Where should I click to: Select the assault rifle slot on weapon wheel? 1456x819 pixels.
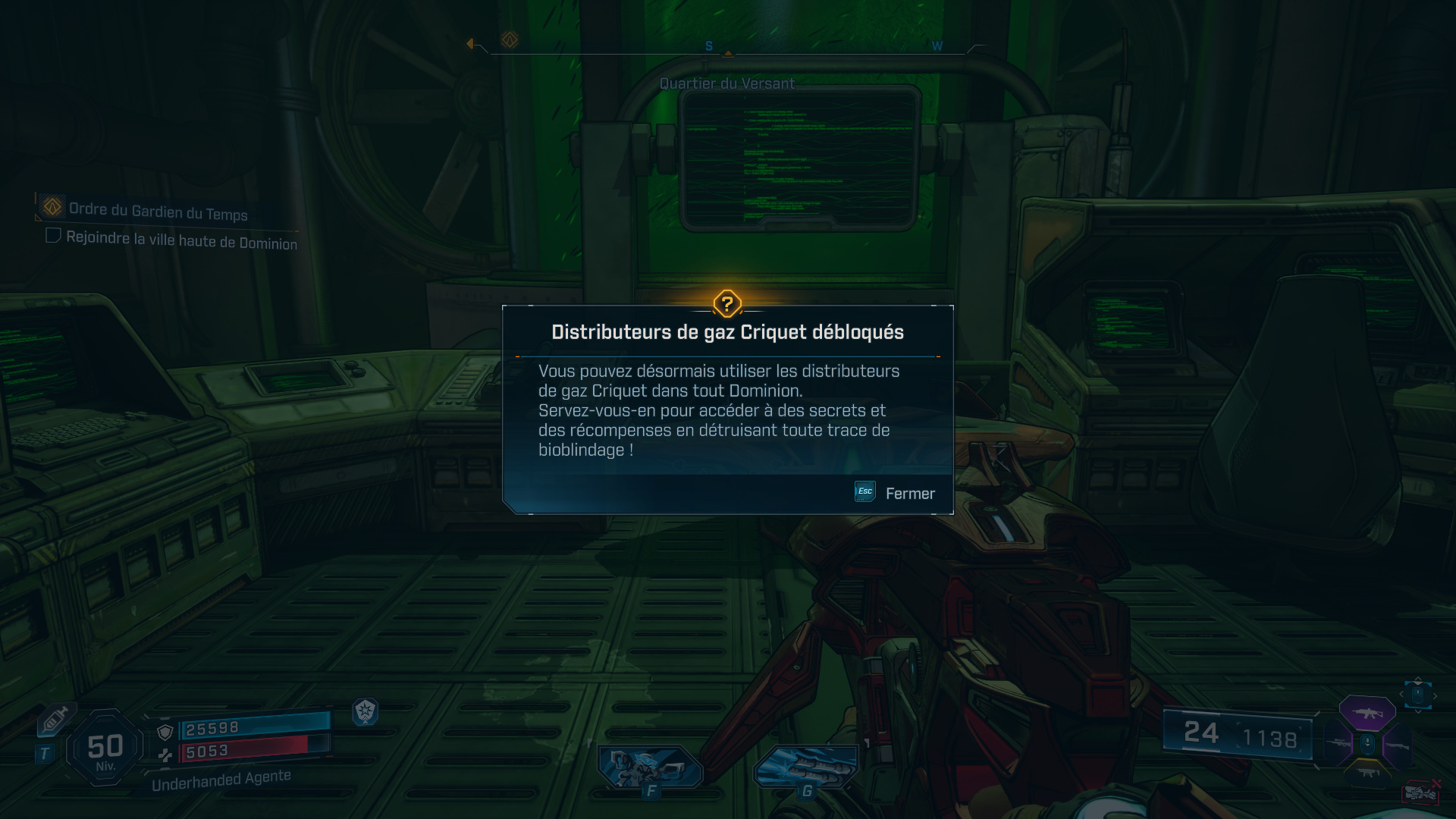pos(1367,714)
